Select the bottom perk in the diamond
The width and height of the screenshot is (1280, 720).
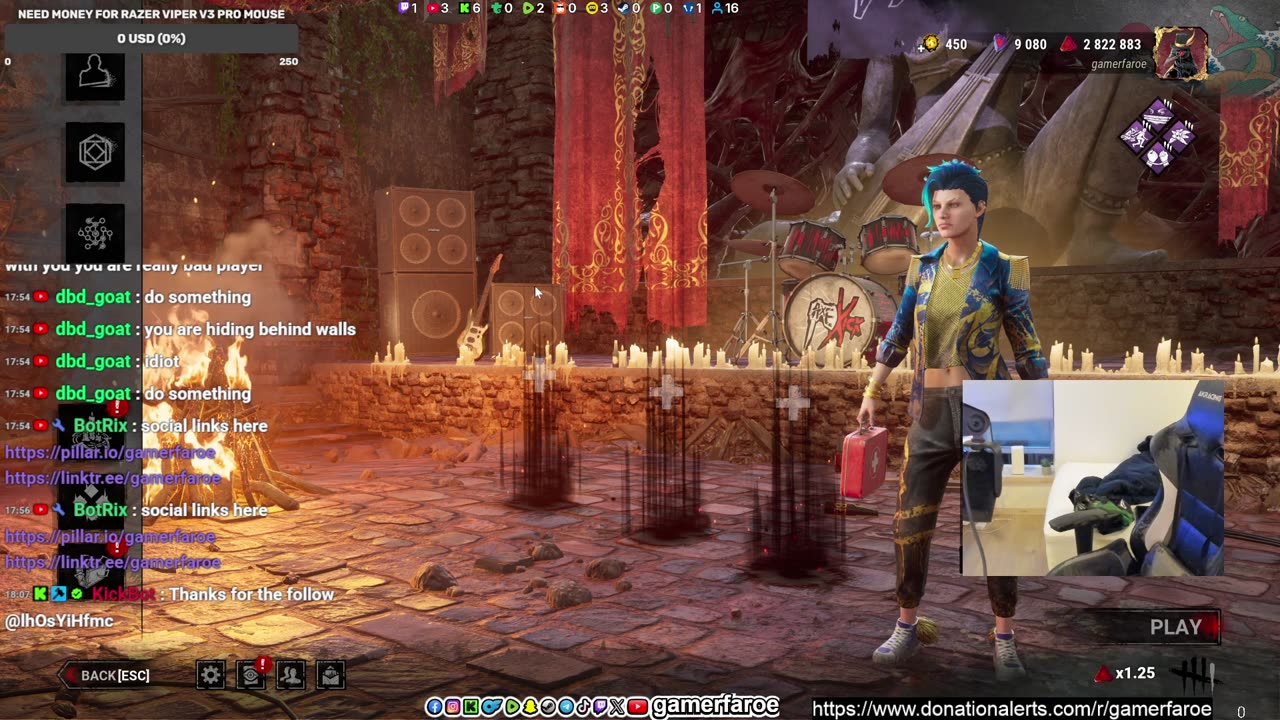[x=1158, y=157]
